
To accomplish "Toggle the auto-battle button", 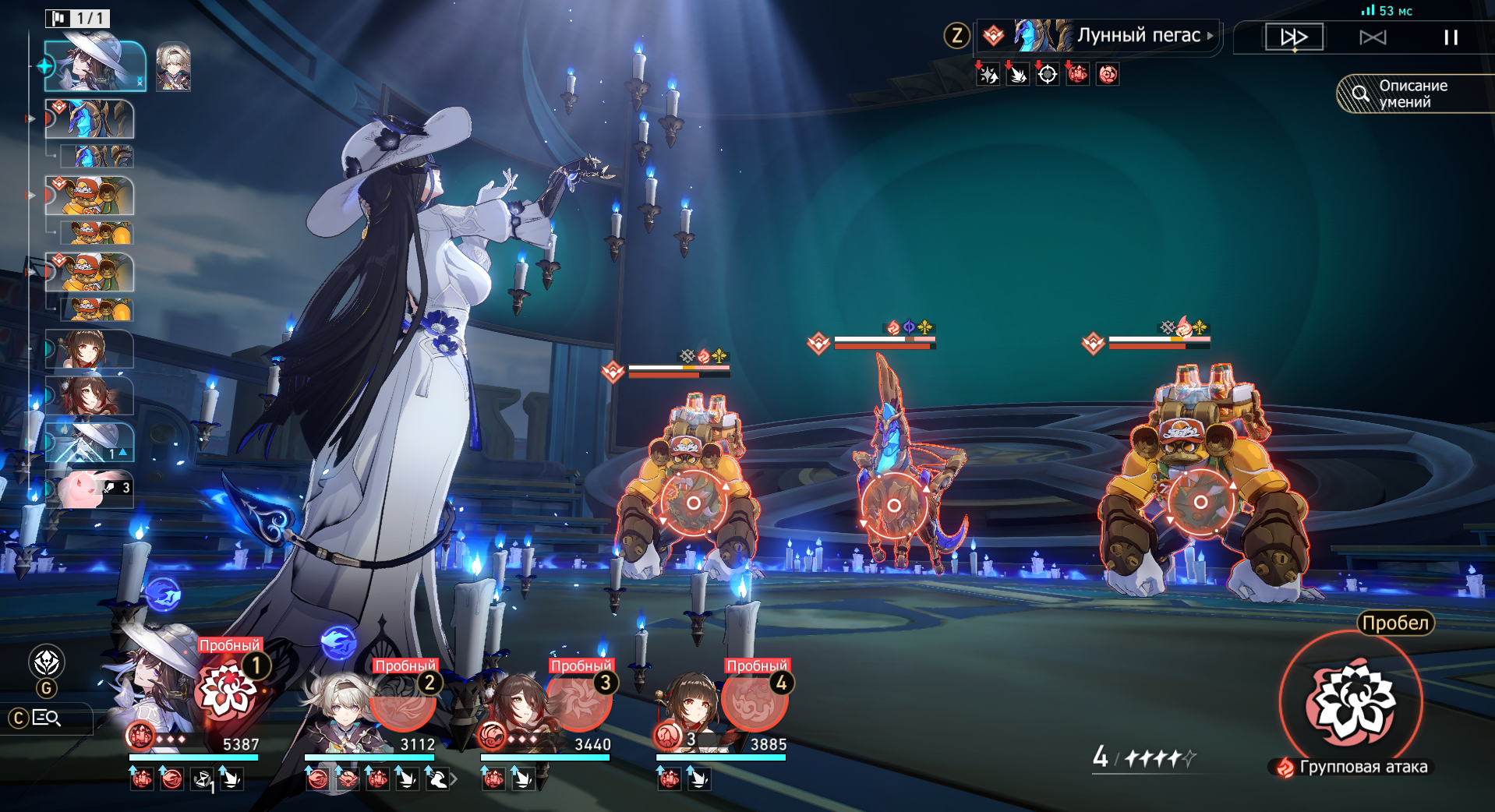I will 1373,37.
